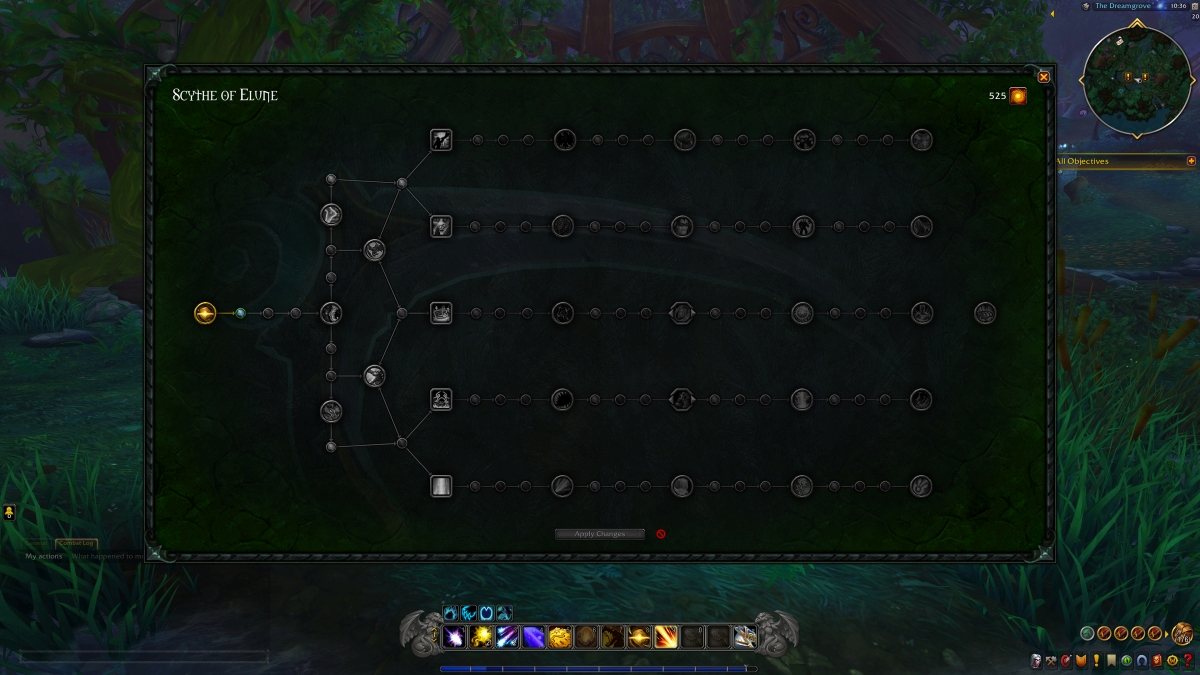This screenshot has width=1200, height=675.
Task: Activate the yellow sun burst ability
Action: 482,637
